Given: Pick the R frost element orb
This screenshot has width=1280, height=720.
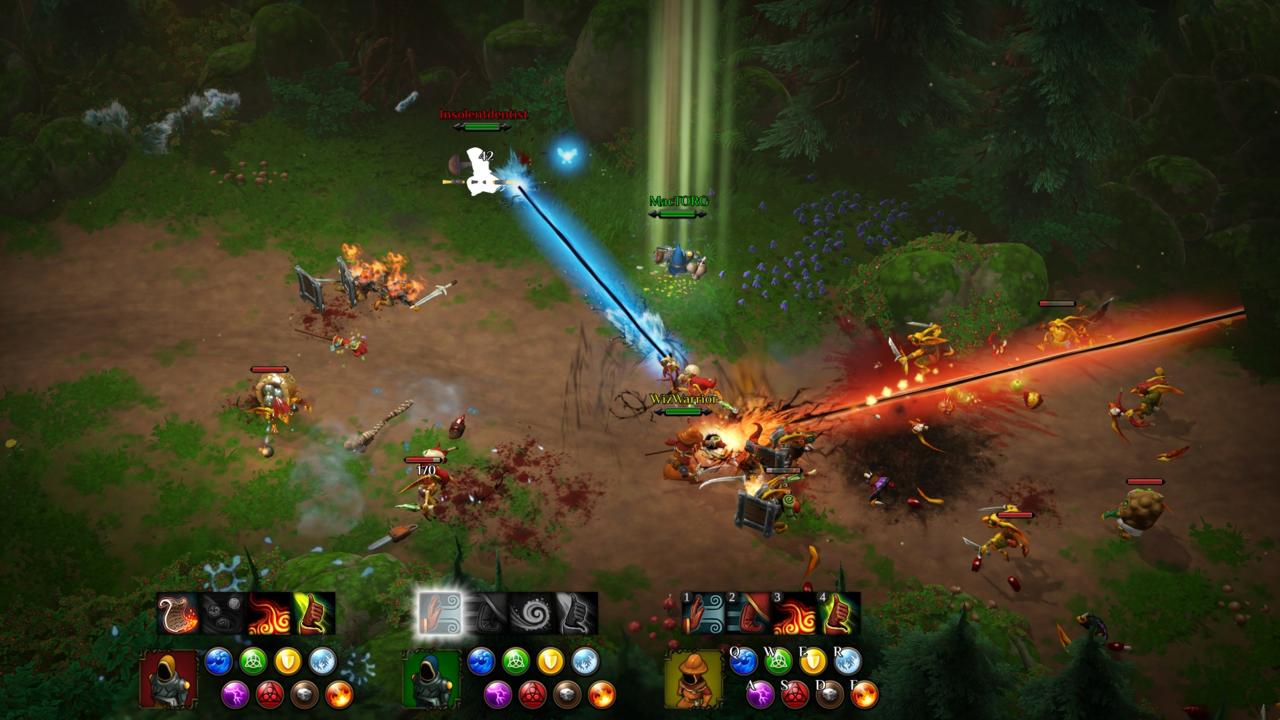Looking at the screenshot, I should click(x=847, y=661).
